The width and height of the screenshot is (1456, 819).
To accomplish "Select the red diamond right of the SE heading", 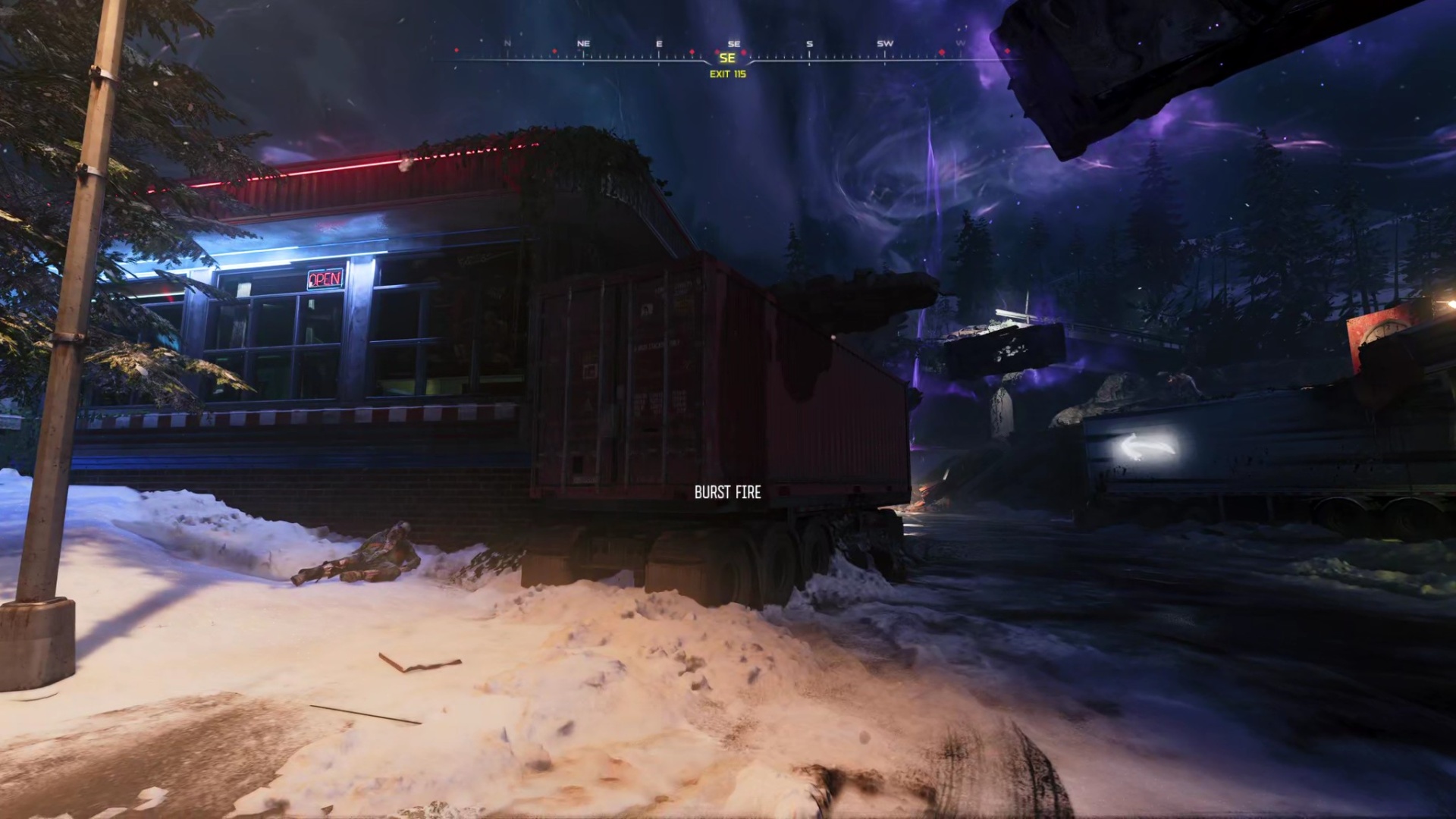I will pyautogui.click(x=743, y=53).
